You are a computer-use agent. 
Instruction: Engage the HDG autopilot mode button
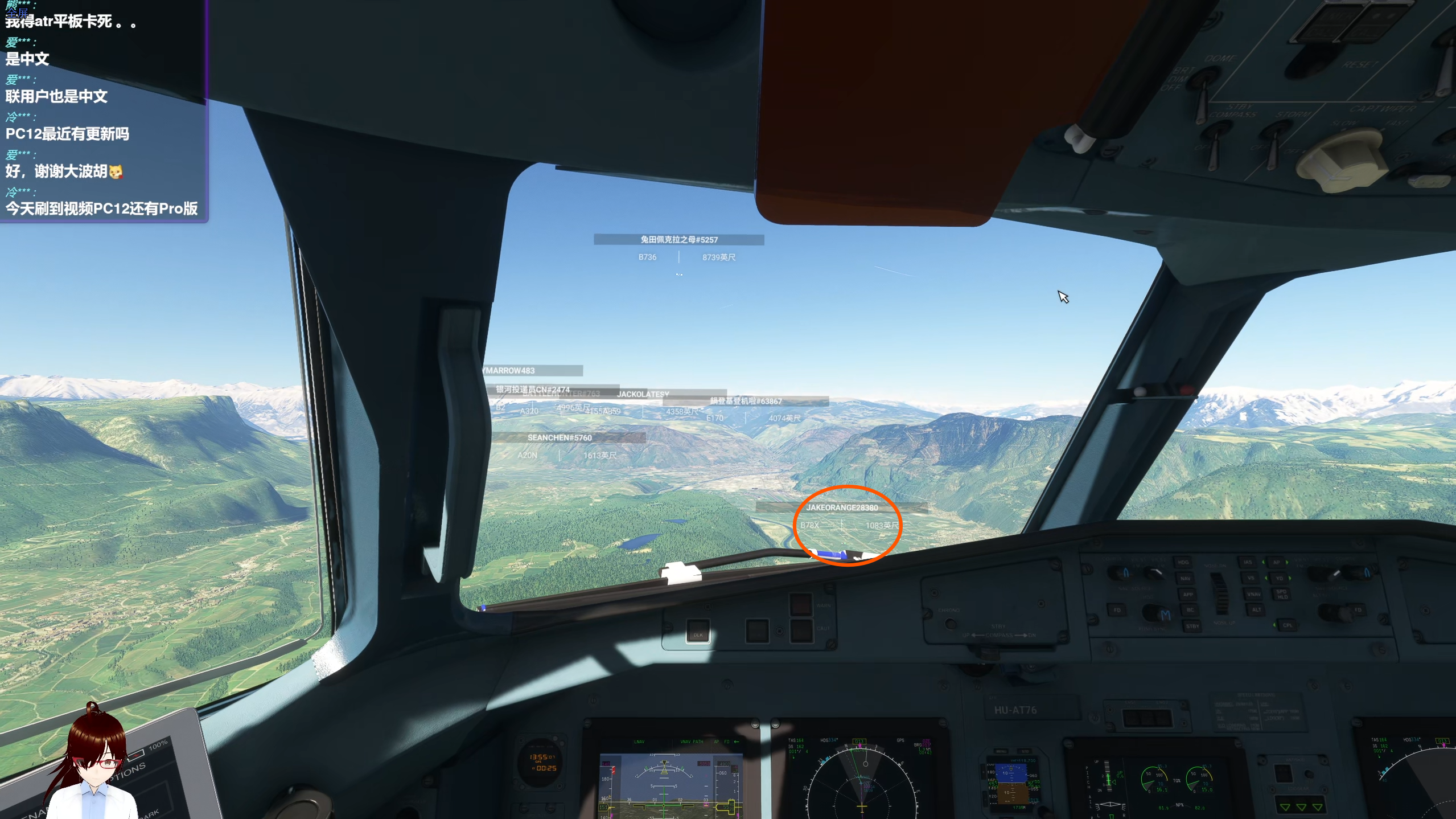point(1183,563)
